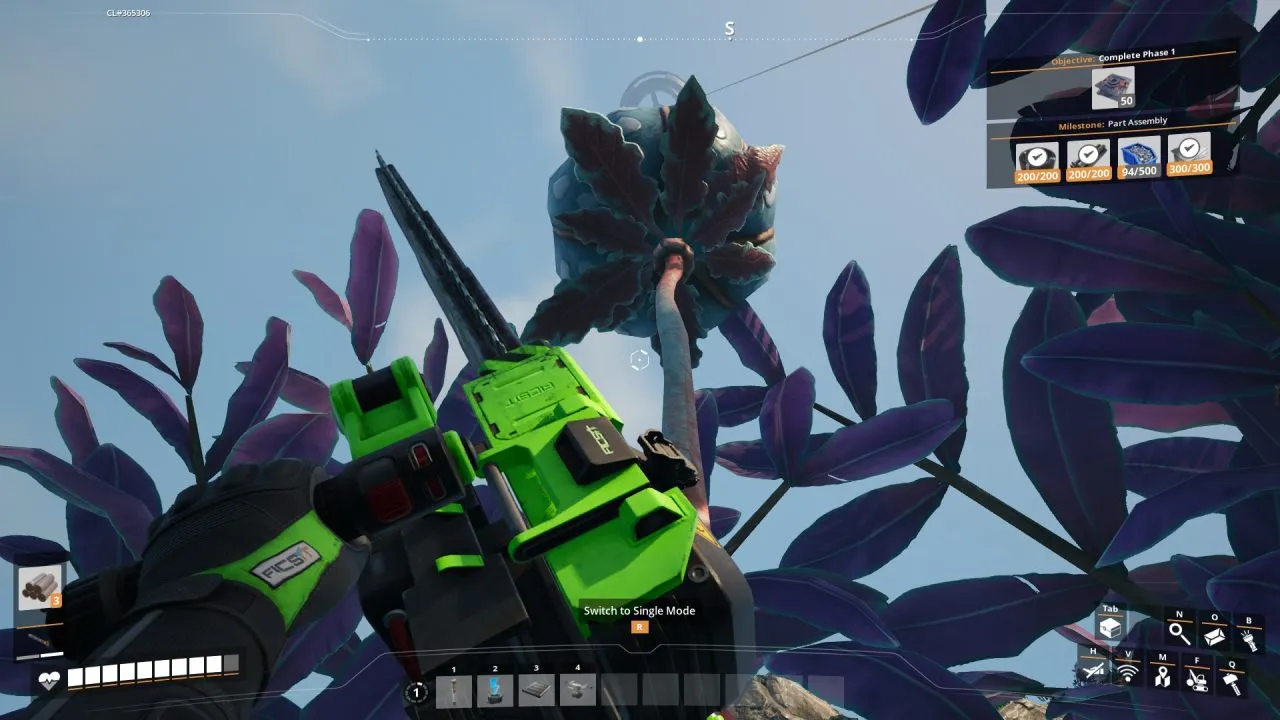The image size is (1280, 720).
Task: Open search with the N magnifier icon
Action: tap(1178, 633)
